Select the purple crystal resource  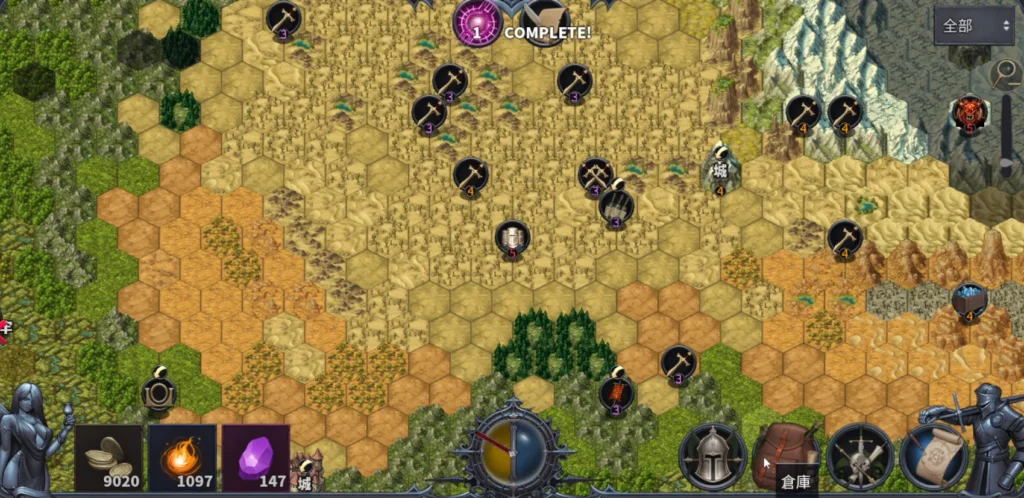coord(256,458)
